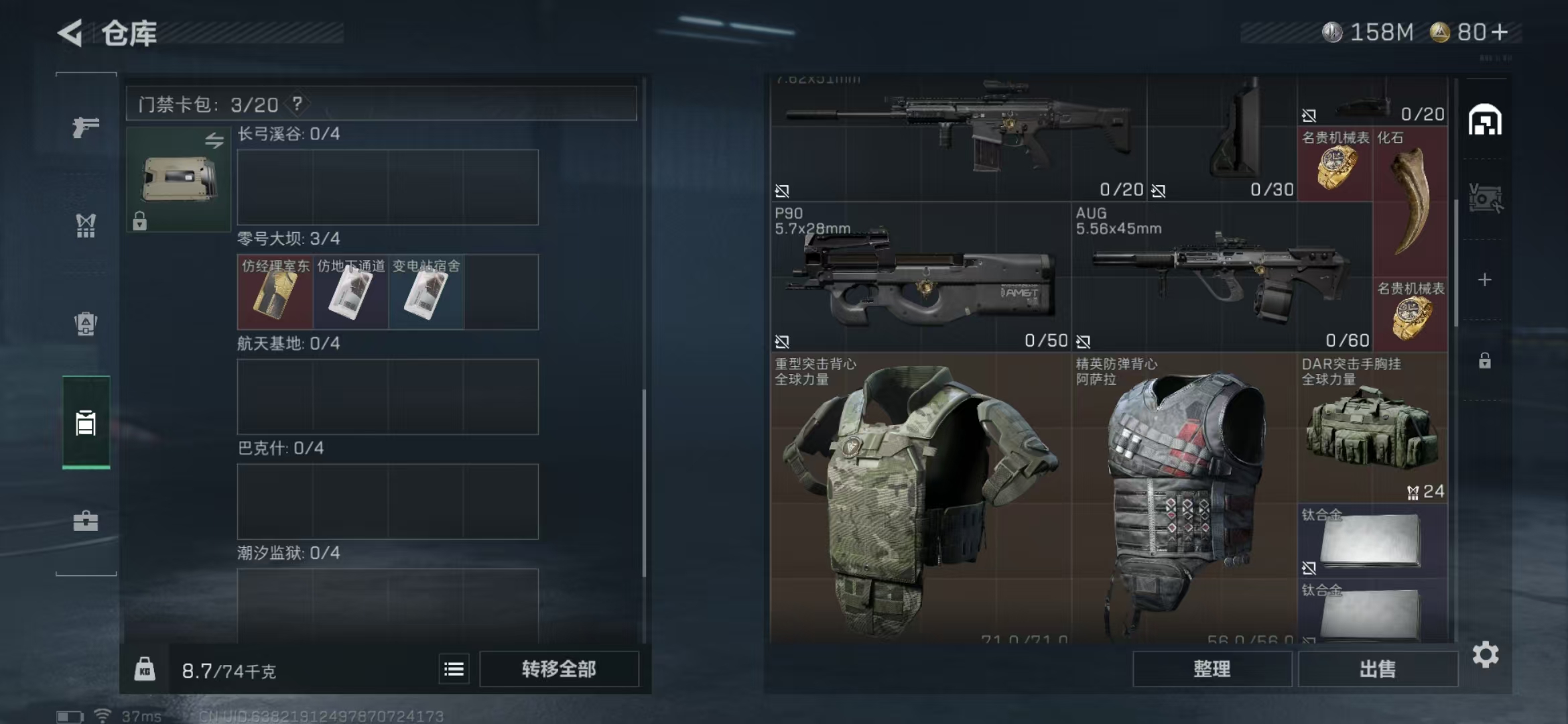Choose the 变电站宿舍 keycard
The image size is (1568, 724).
(x=426, y=292)
